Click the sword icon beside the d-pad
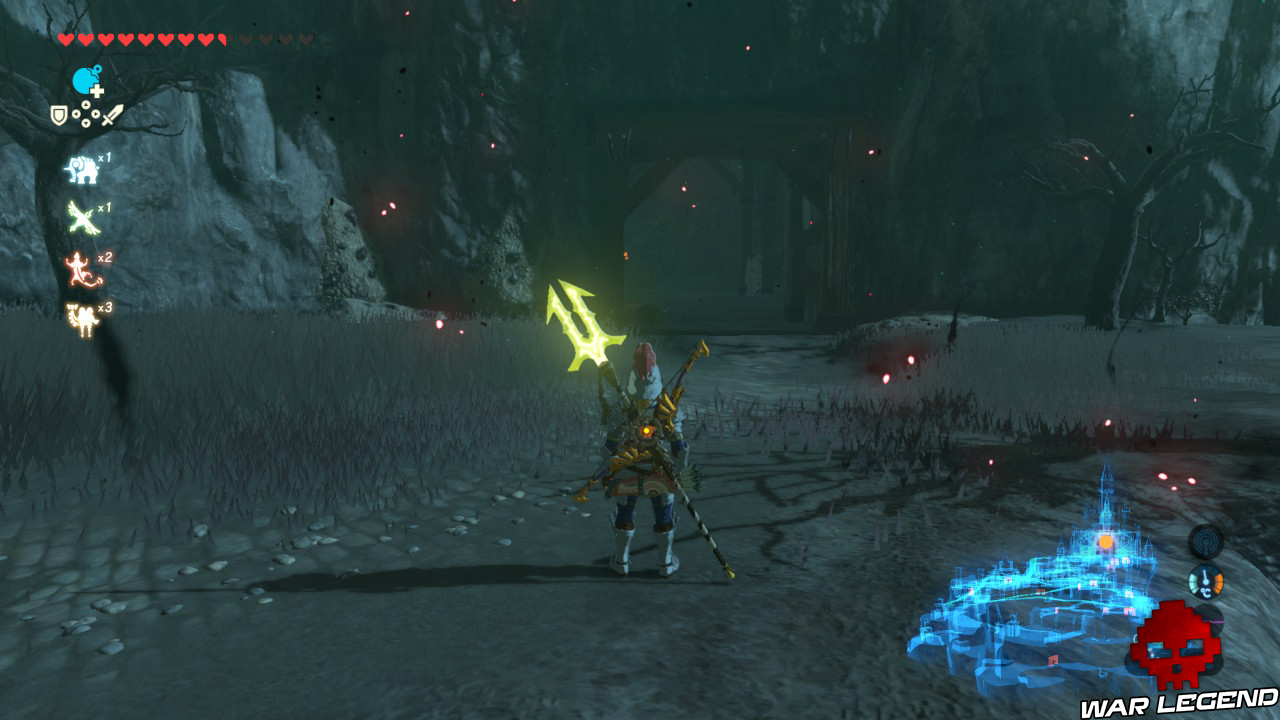 pos(114,116)
